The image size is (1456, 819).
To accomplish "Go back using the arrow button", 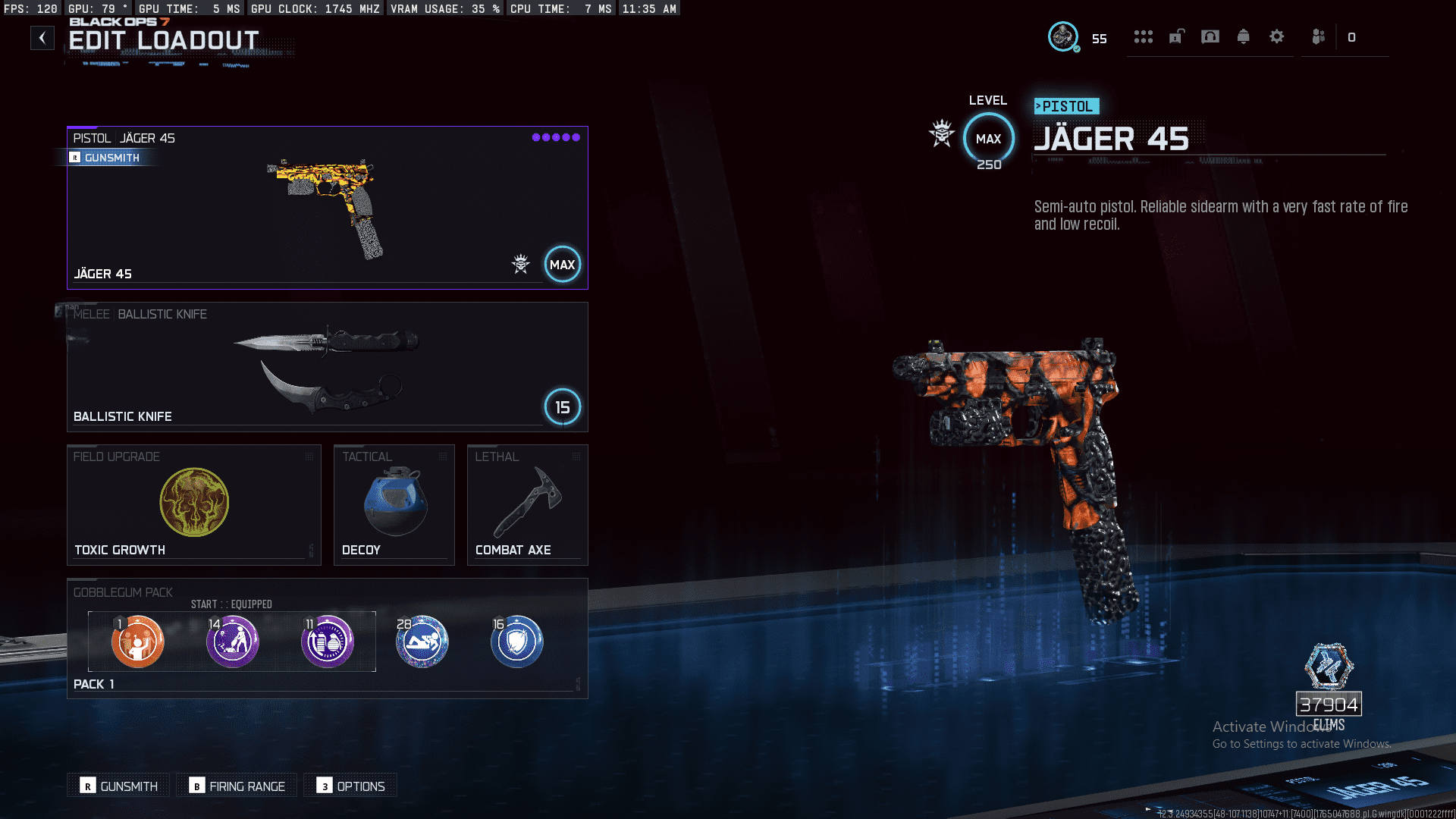I will click(x=42, y=38).
